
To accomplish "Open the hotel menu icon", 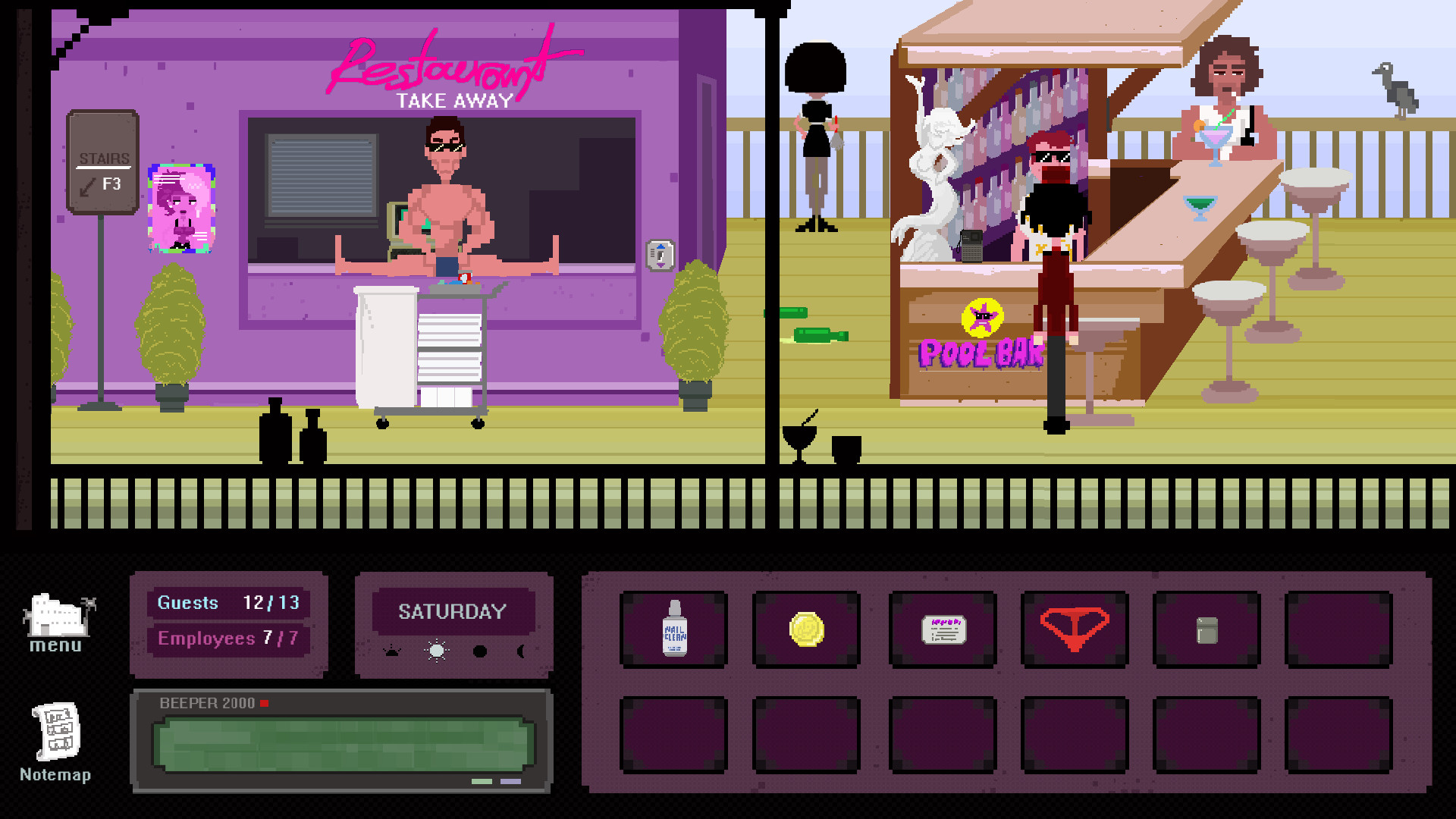I will tap(57, 614).
